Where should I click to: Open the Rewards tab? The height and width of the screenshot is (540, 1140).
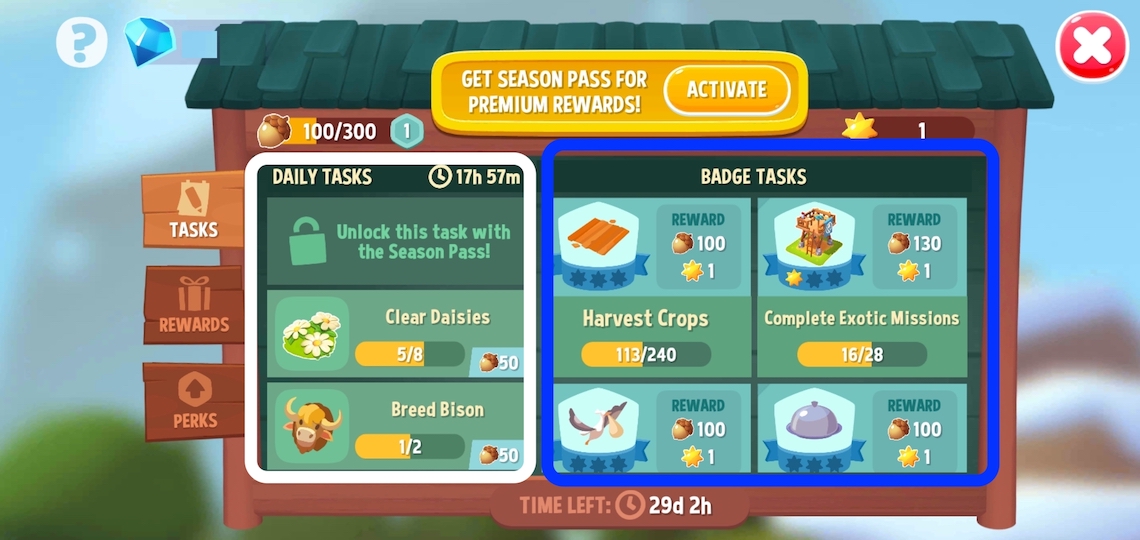[194, 305]
